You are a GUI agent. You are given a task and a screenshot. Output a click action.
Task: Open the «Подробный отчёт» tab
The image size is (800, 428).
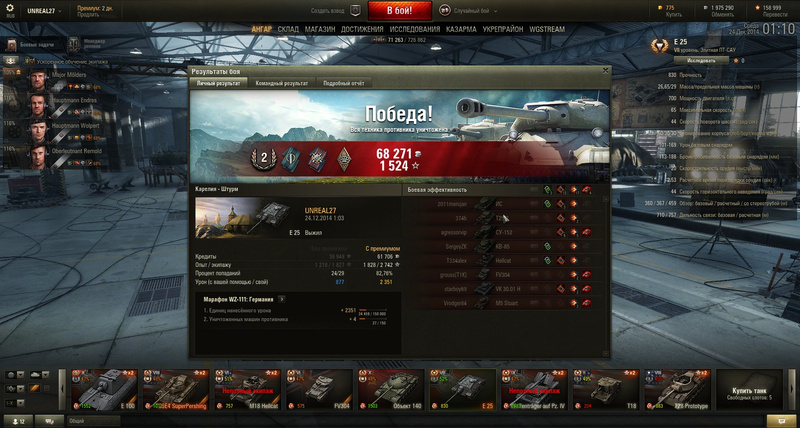pos(343,83)
